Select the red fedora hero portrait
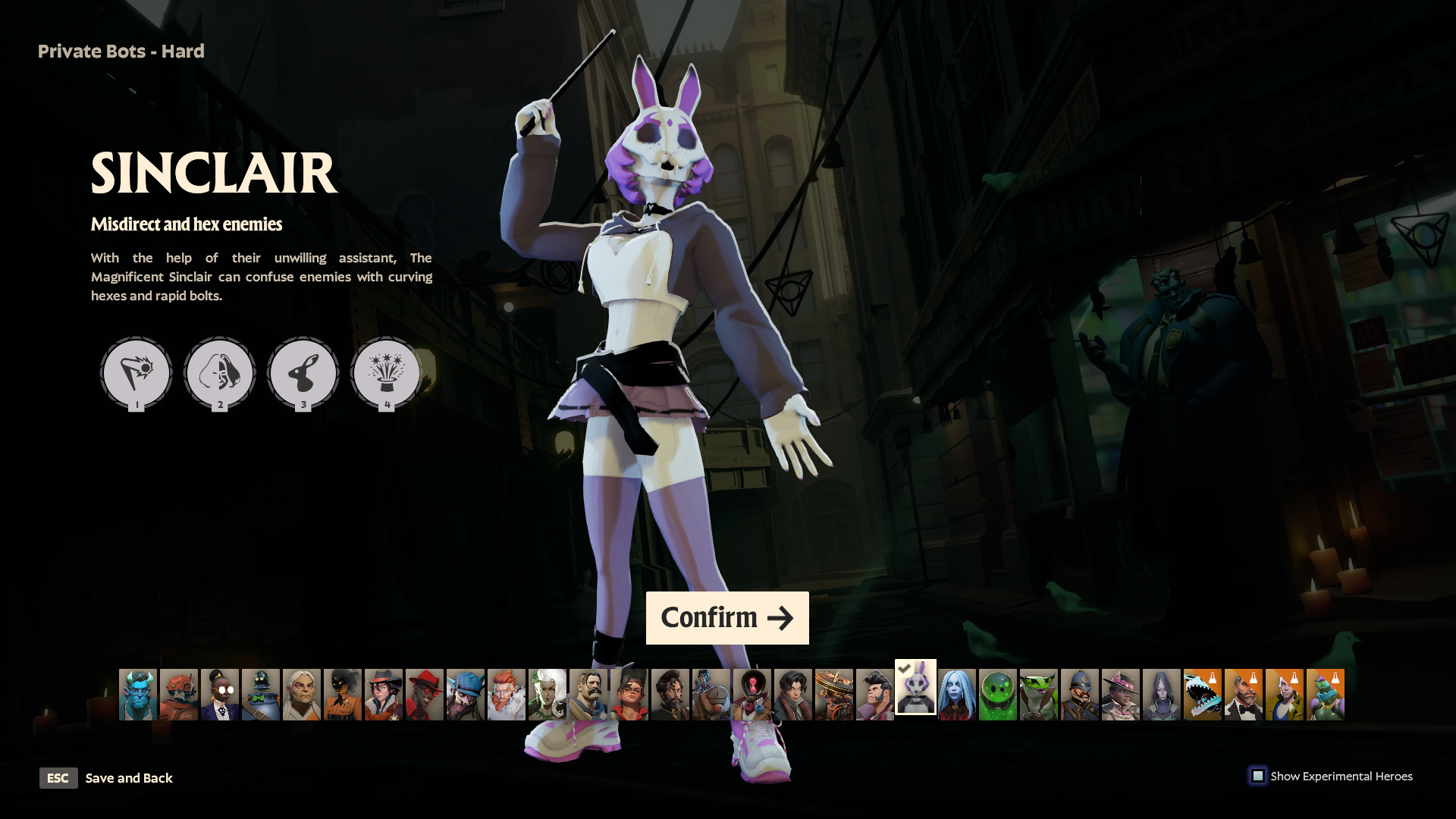The width and height of the screenshot is (1456, 819). 425,695
